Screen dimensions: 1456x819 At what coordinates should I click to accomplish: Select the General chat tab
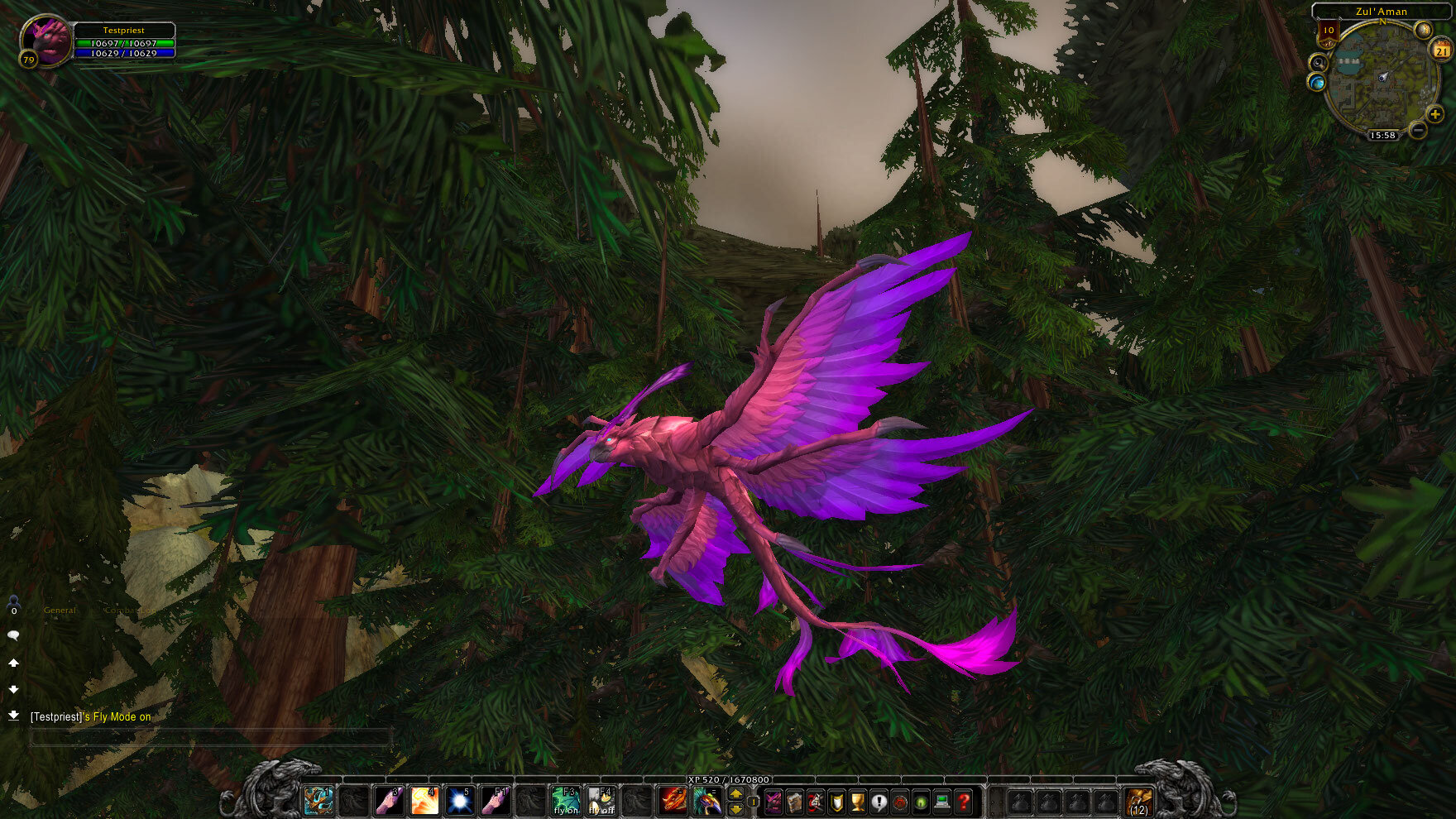click(x=59, y=610)
